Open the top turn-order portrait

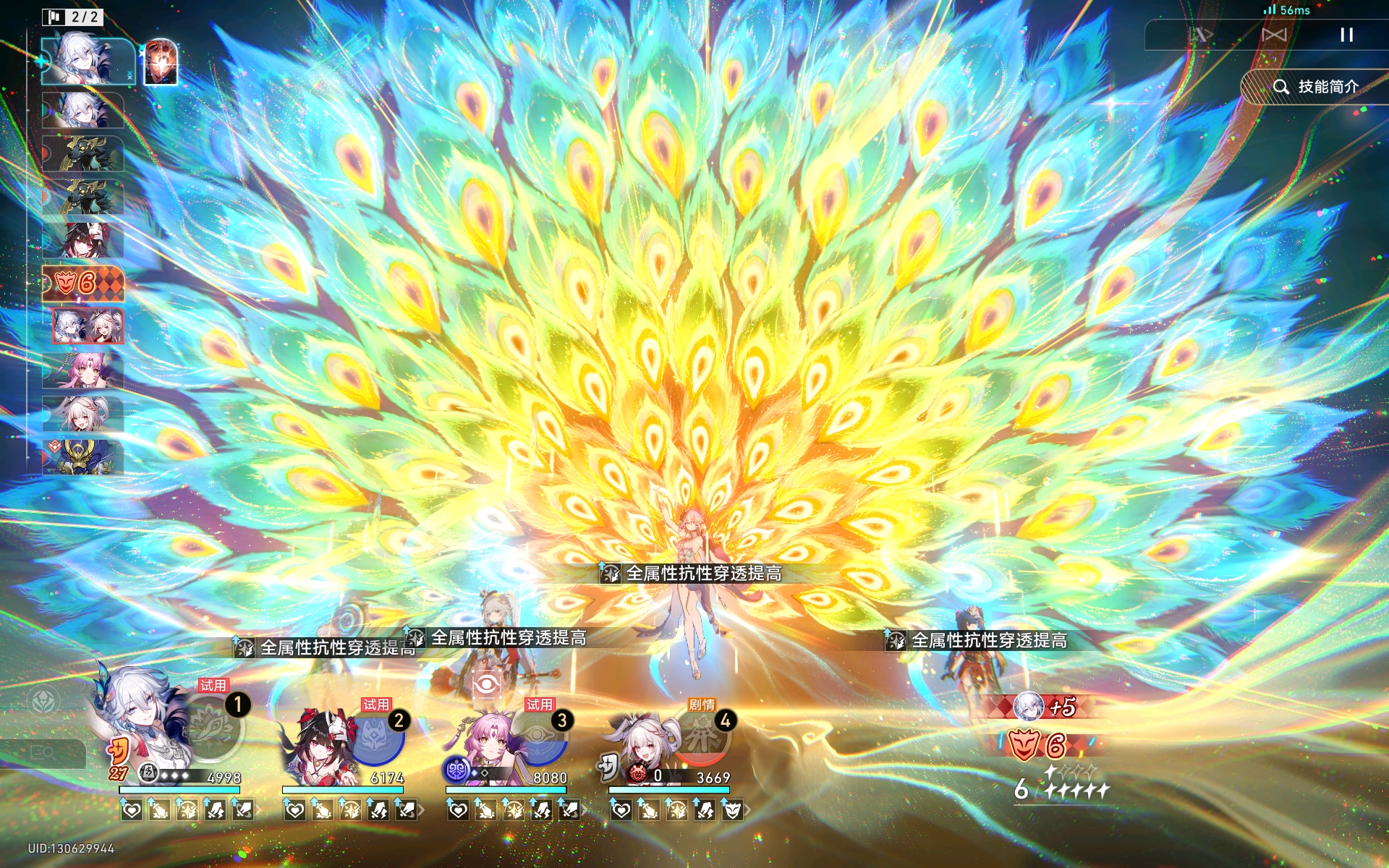tap(87, 61)
